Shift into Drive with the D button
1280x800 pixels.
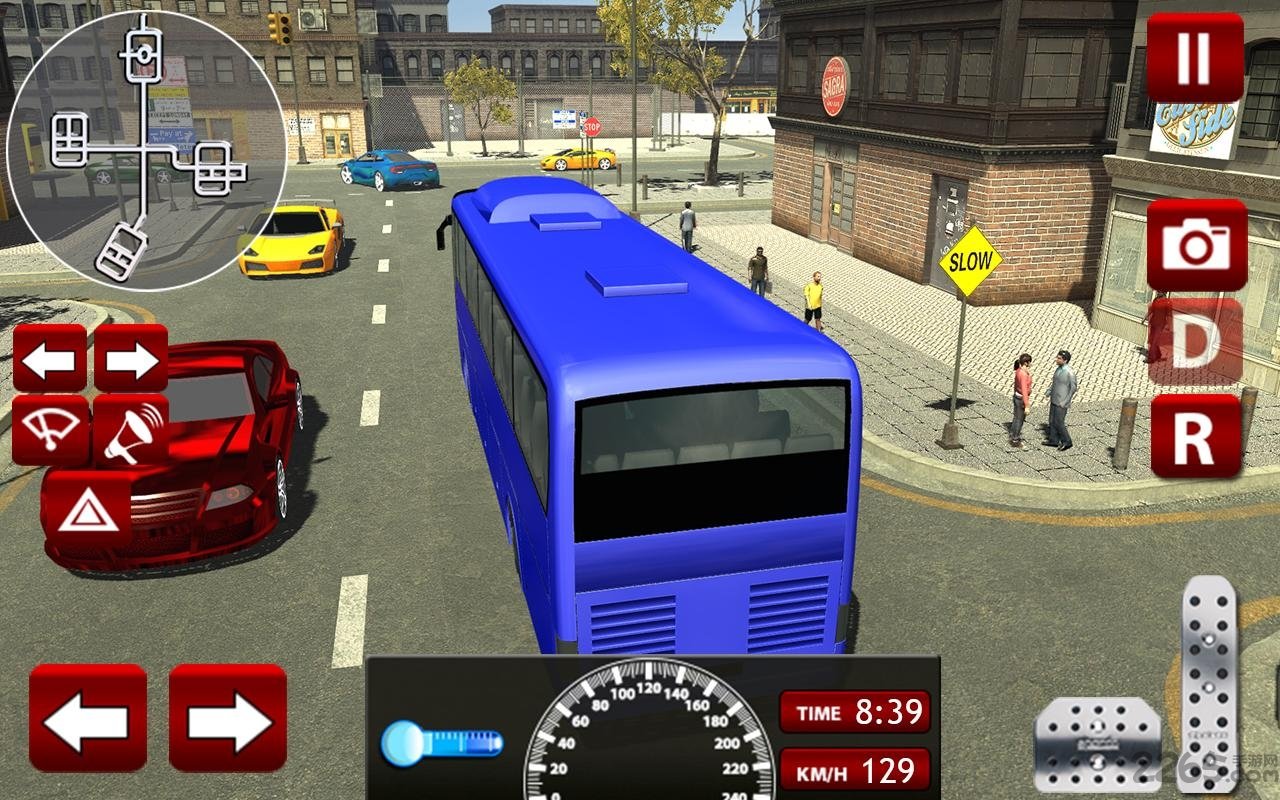click(x=1196, y=340)
